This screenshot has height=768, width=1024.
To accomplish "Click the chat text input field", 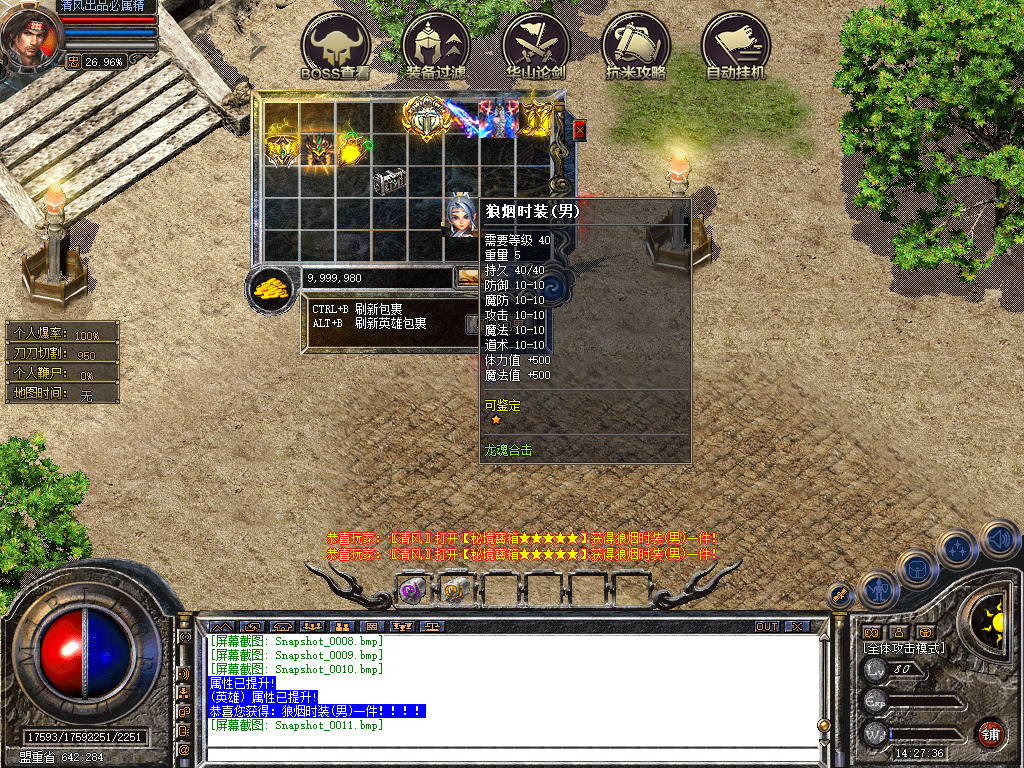I will pos(510,752).
